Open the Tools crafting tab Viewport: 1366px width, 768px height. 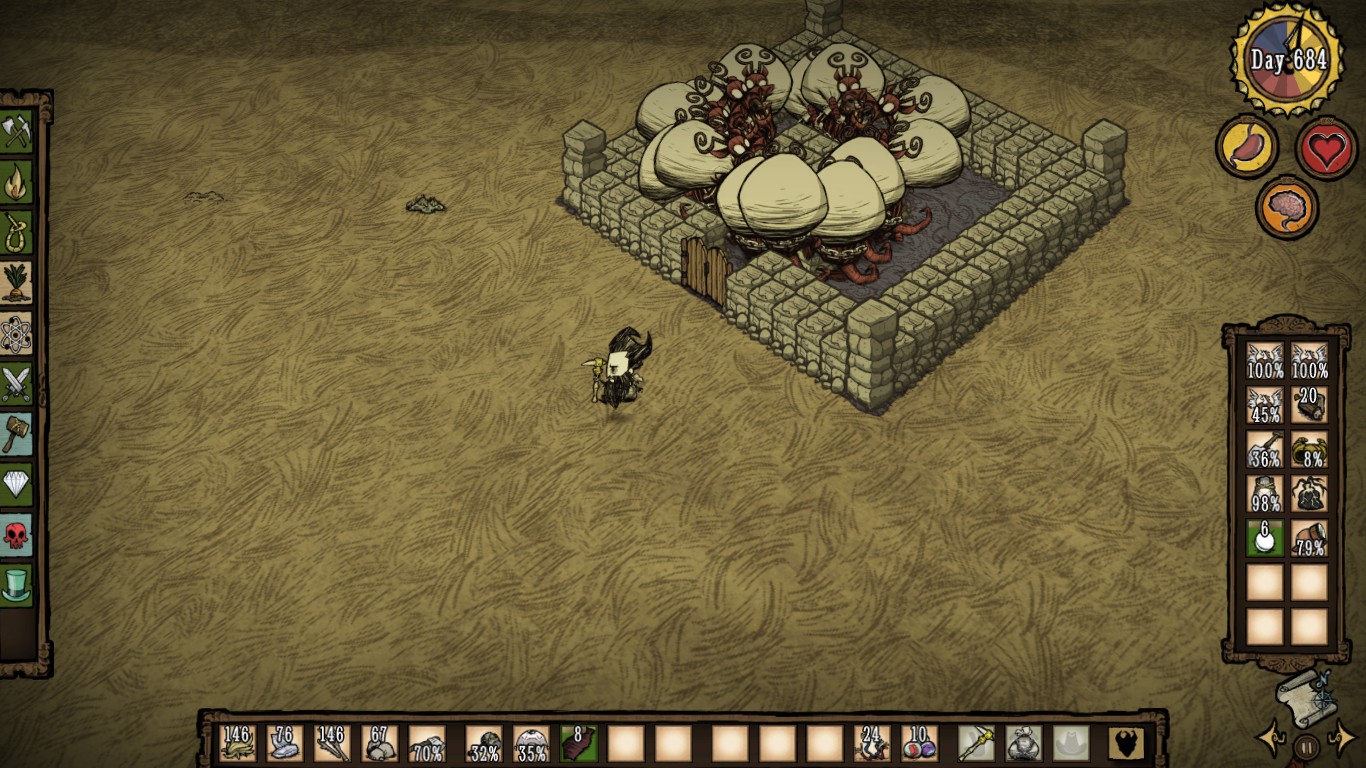(17, 132)
